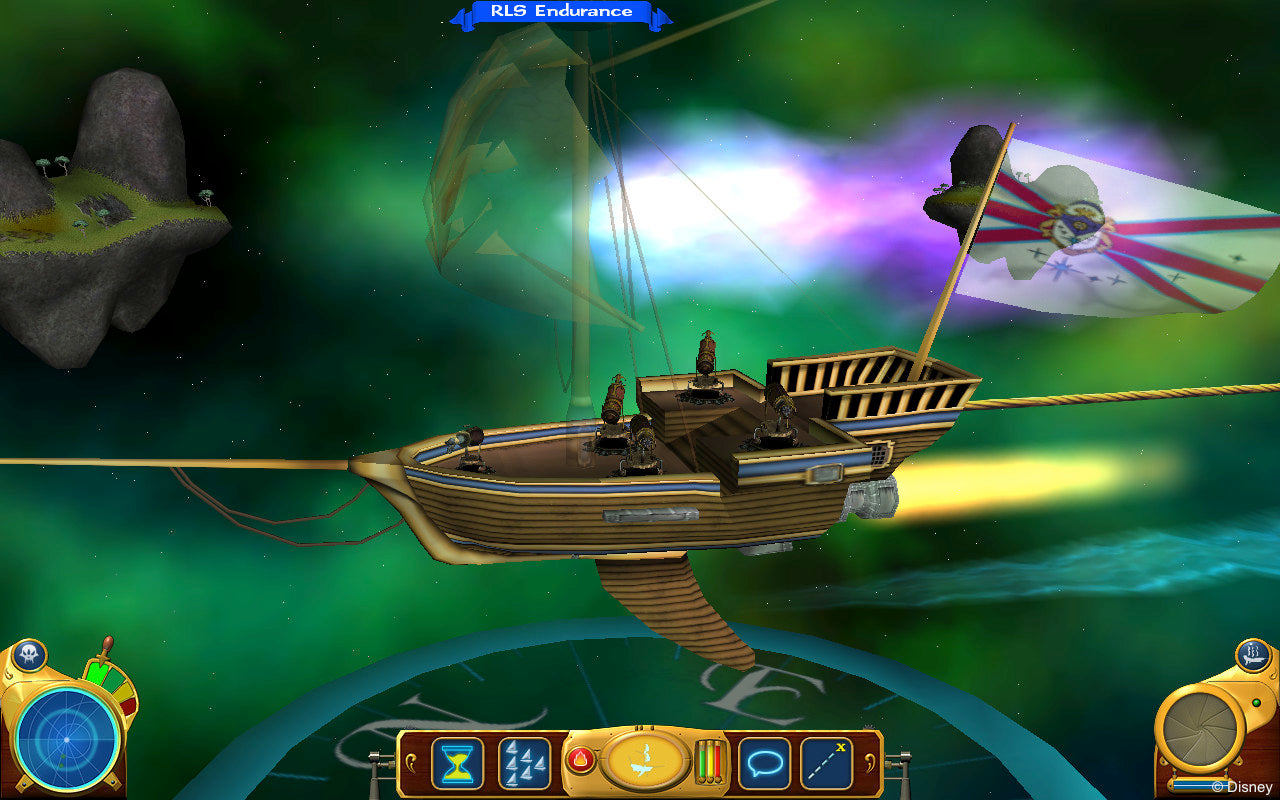Select the hourglass time control icon
This screenshot has height=800, width=1280.
point(459,762)
